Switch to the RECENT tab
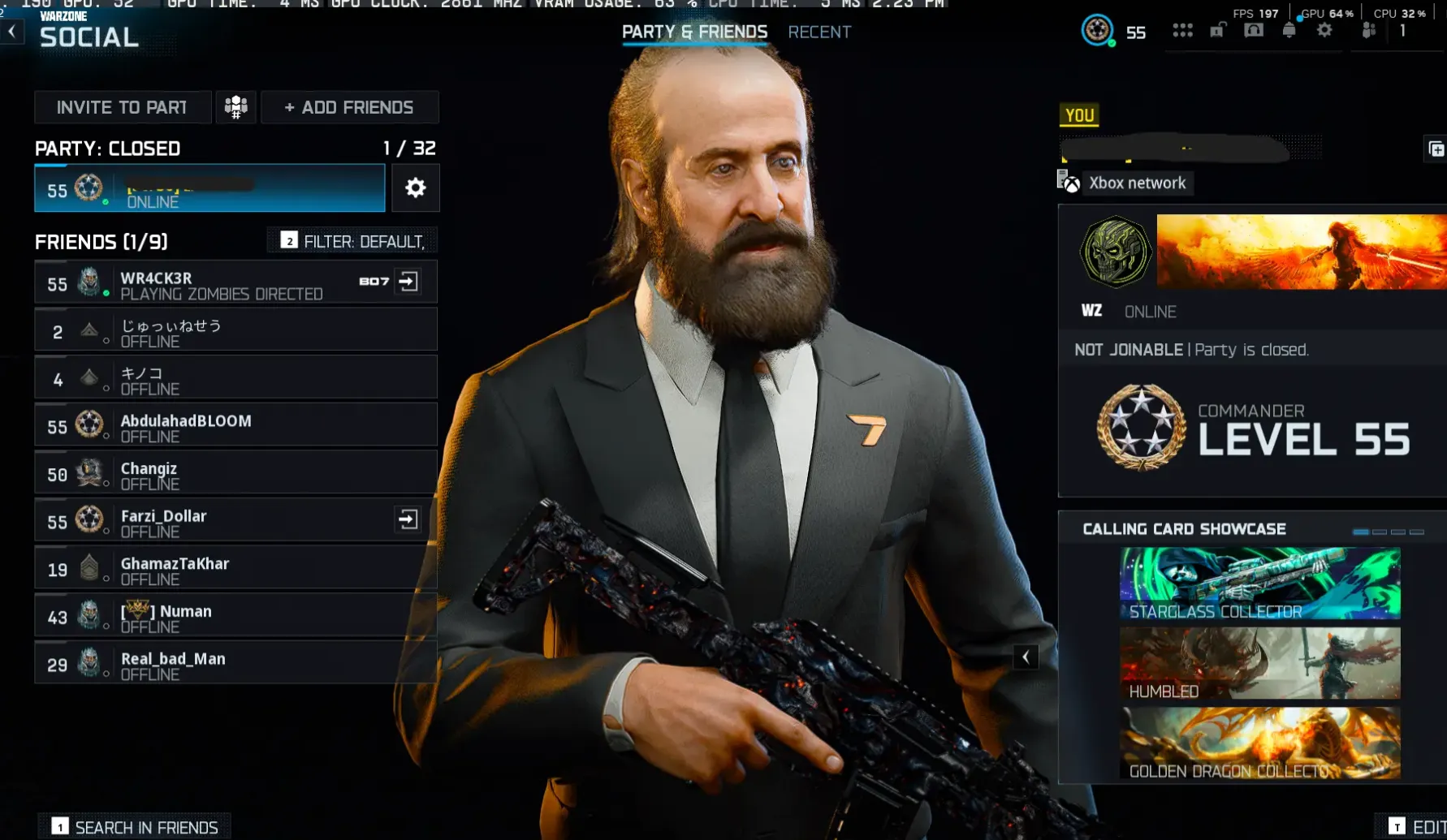Screen dimensions: 1447x840 (819, 32)
